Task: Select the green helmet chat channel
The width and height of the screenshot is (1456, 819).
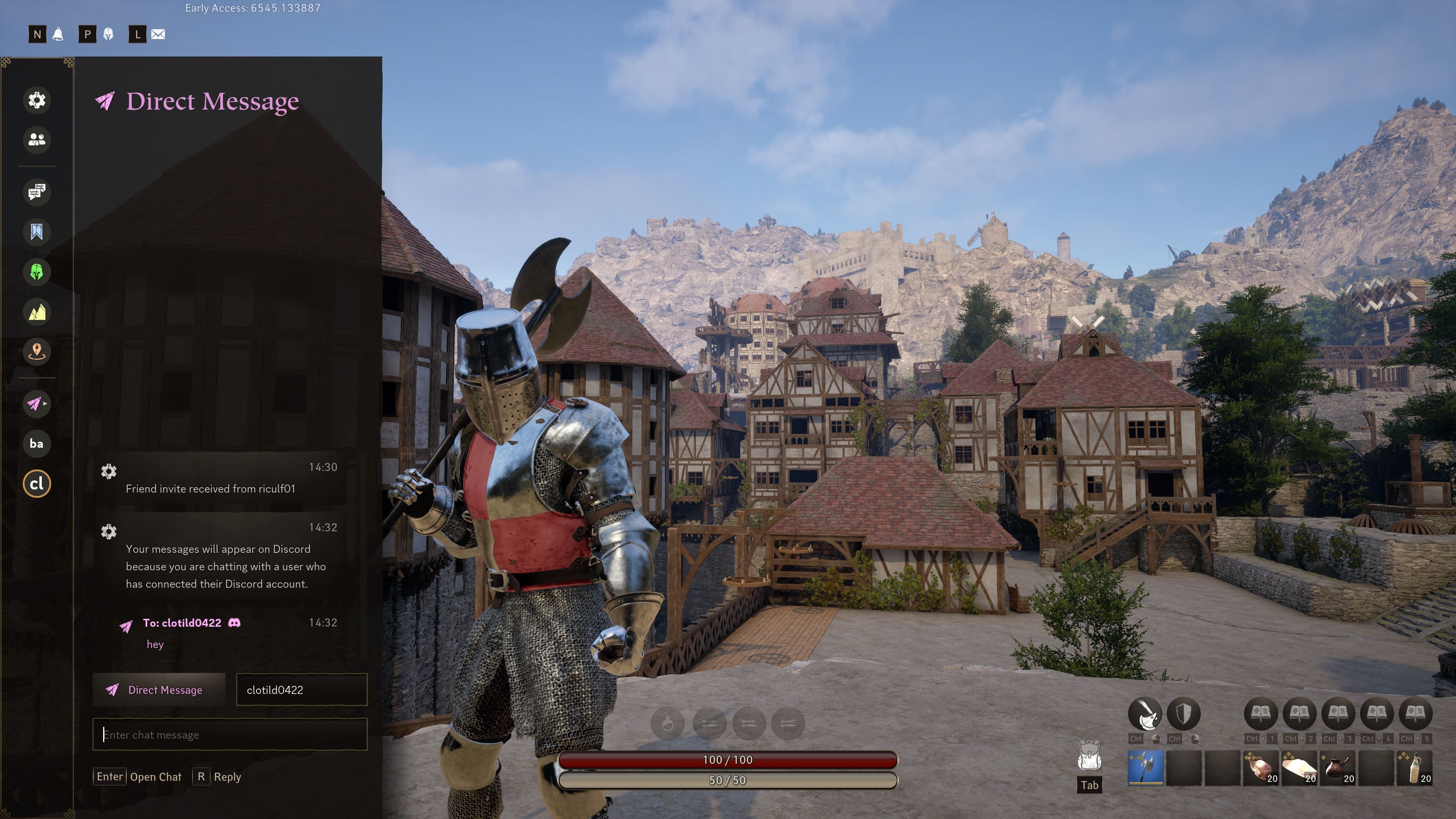Action: tap(37, 272)
